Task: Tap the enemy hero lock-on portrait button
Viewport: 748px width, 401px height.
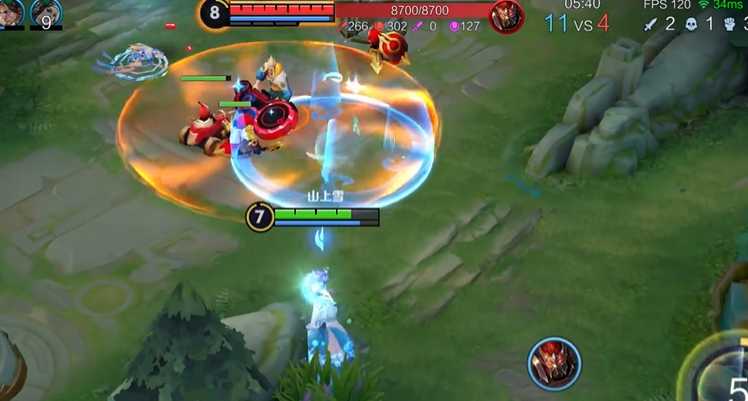Action: [x=554, y=363]
